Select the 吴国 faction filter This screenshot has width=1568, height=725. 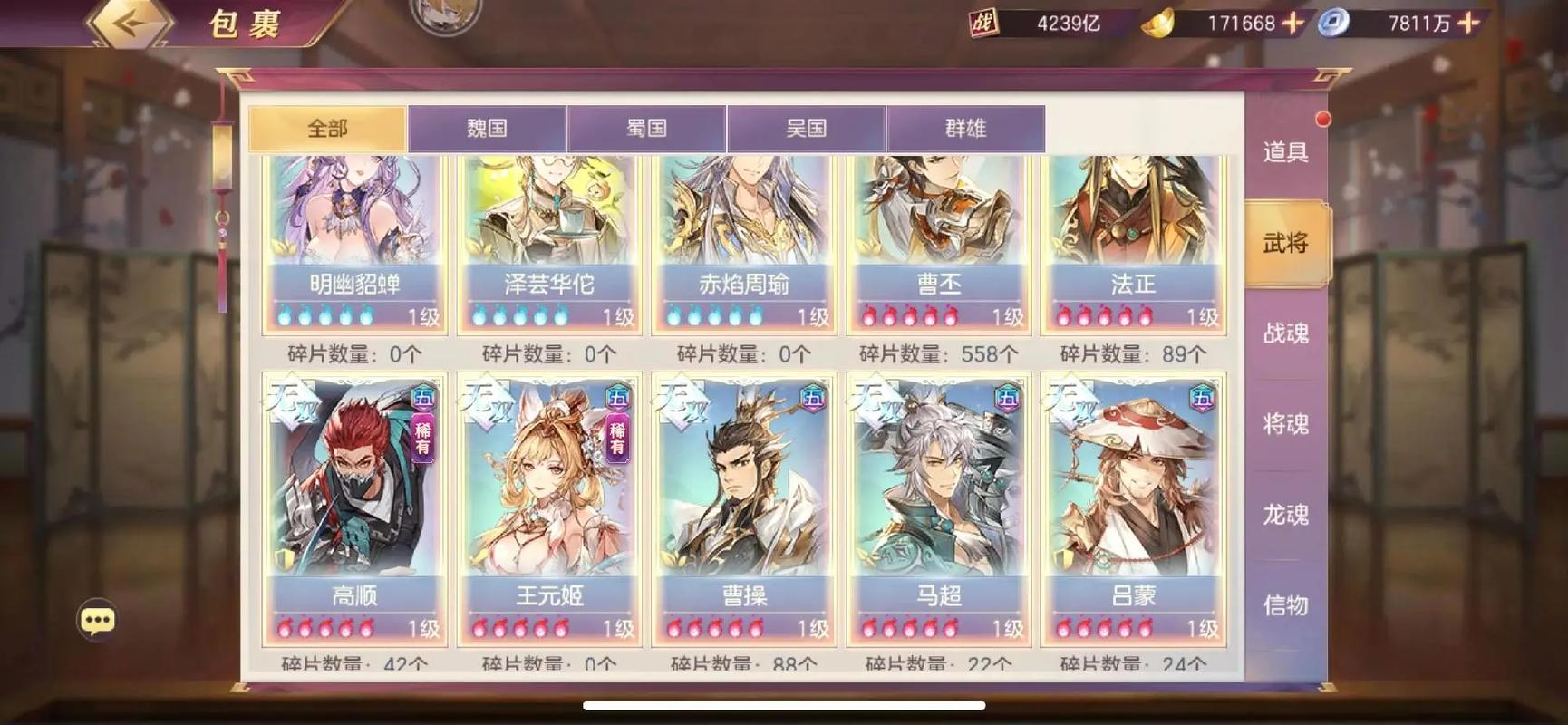tap(807, 127)
